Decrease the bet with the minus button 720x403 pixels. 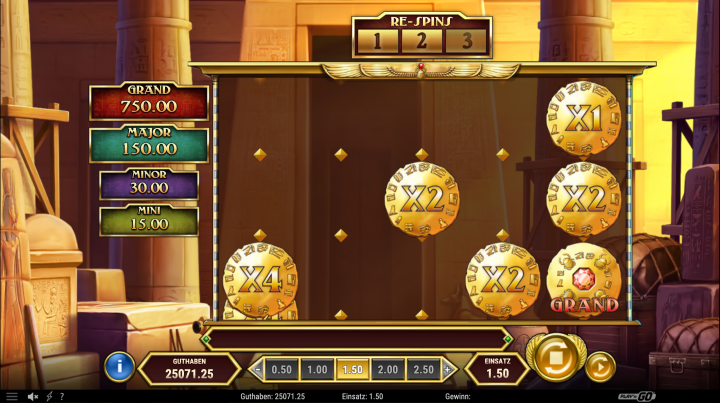pyautogui.click(x=258, y=369)
